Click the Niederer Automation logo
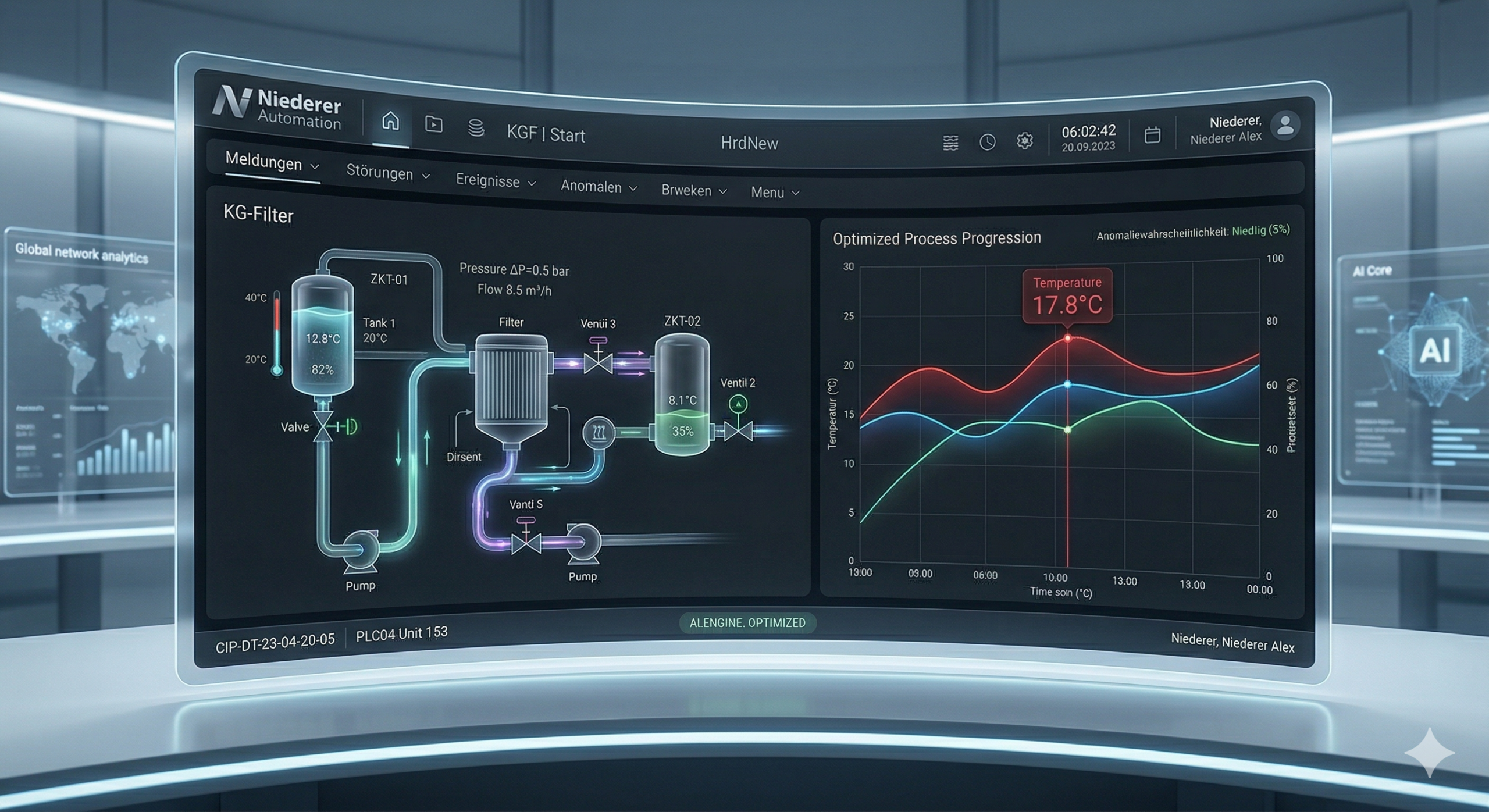 (277, 108)
